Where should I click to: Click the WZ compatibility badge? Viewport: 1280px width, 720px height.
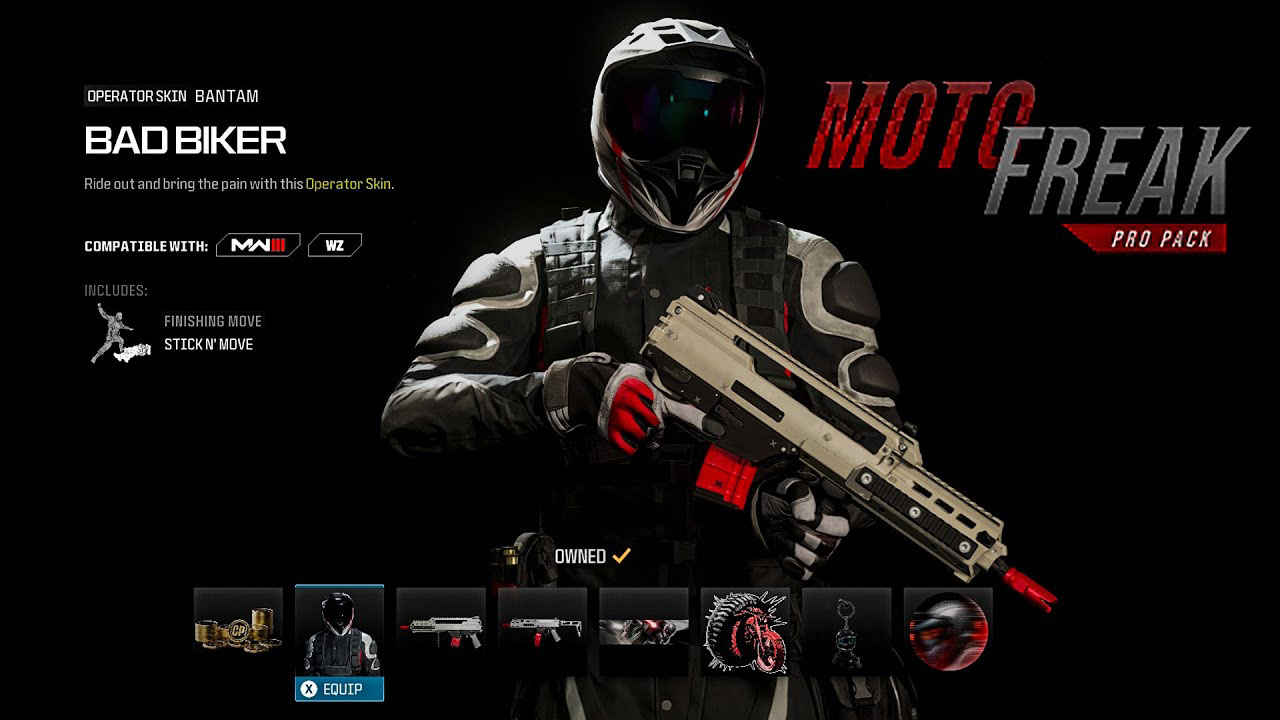pyautogui.click(x=334, y=244)
